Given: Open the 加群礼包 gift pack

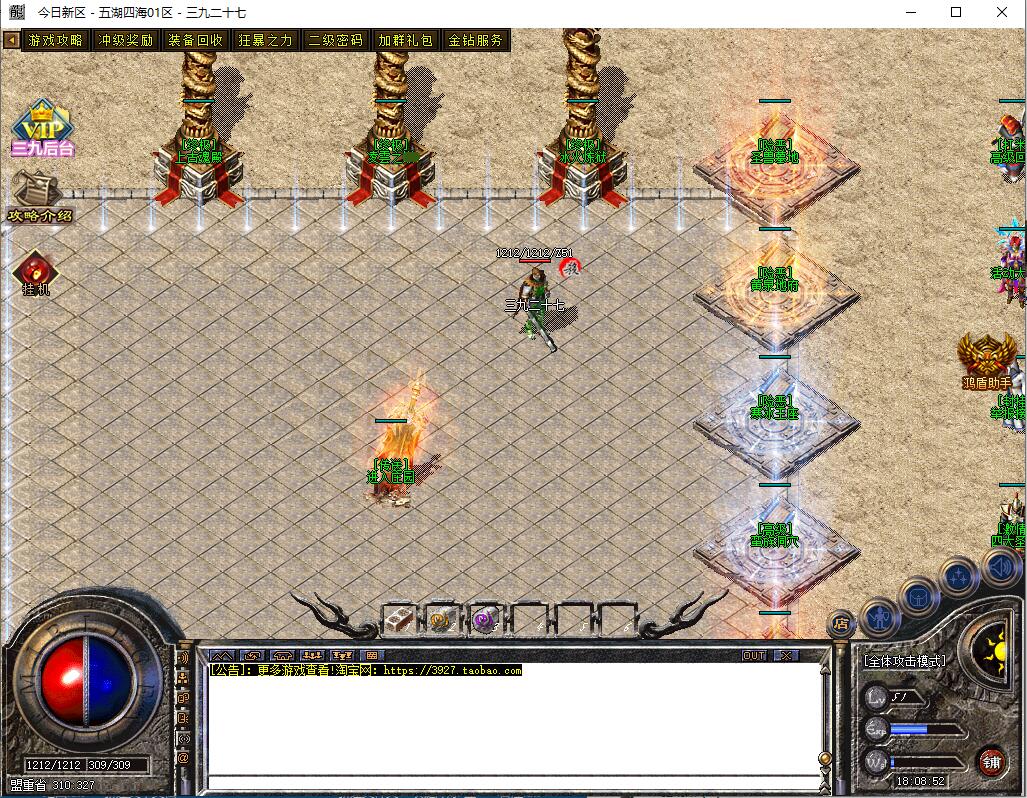Looking at the screenshot, I should pyautogui.click(x=406, y=41).
